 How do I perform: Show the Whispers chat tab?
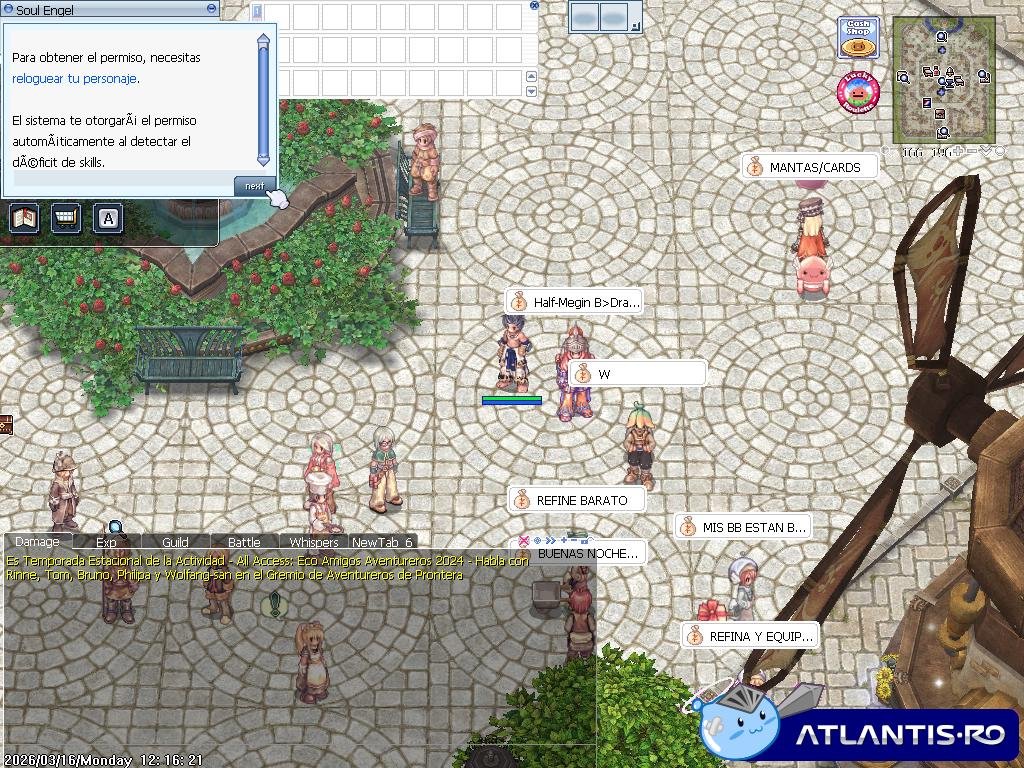314,542
